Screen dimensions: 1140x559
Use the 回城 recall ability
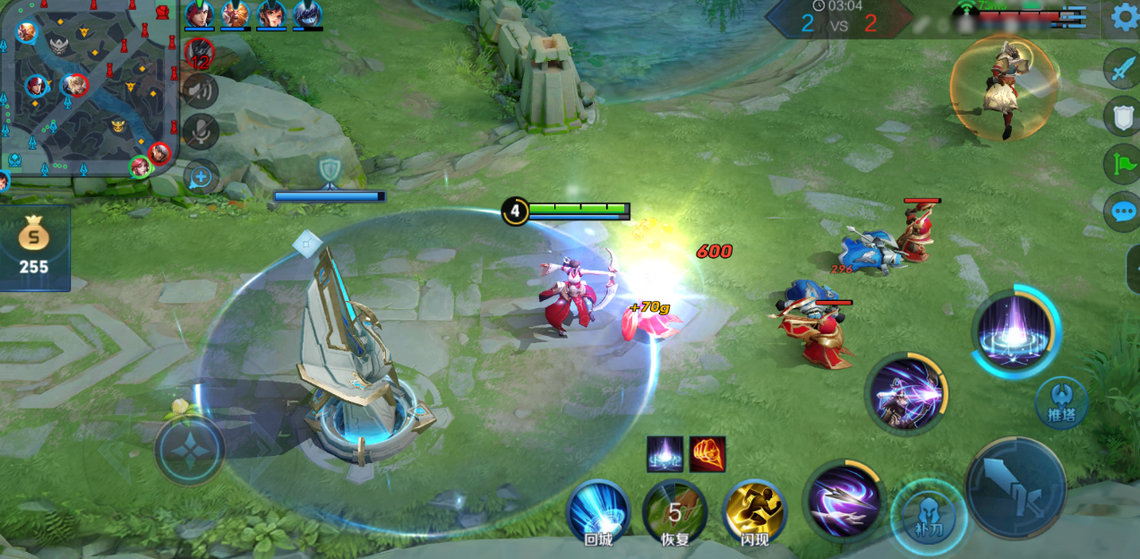(x=598, y=511)
